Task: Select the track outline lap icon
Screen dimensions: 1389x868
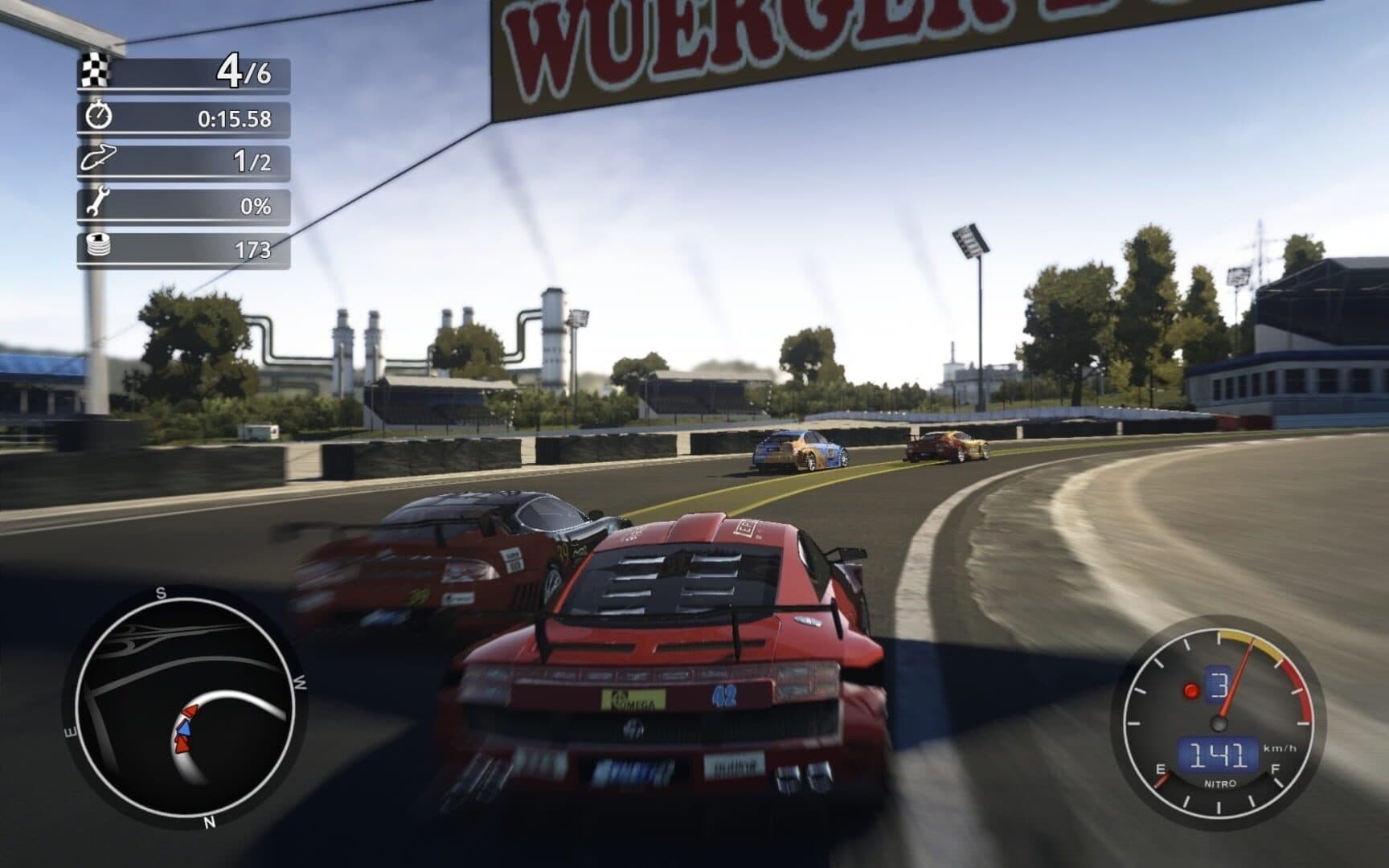Action: (98, 158)
